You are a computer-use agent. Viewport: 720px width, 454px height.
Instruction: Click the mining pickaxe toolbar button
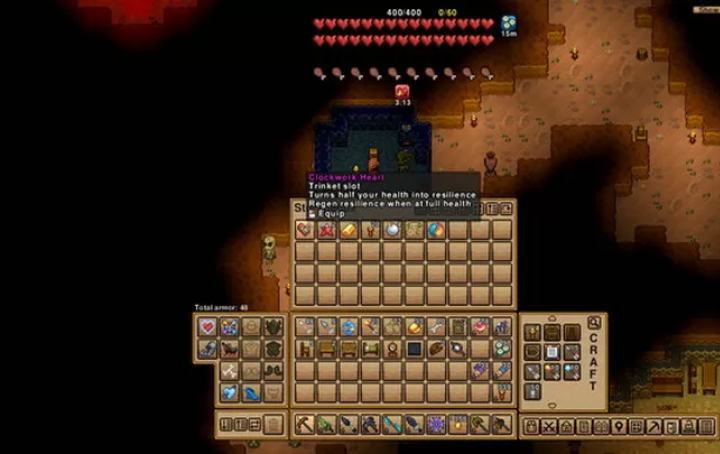tap(654, 427)
